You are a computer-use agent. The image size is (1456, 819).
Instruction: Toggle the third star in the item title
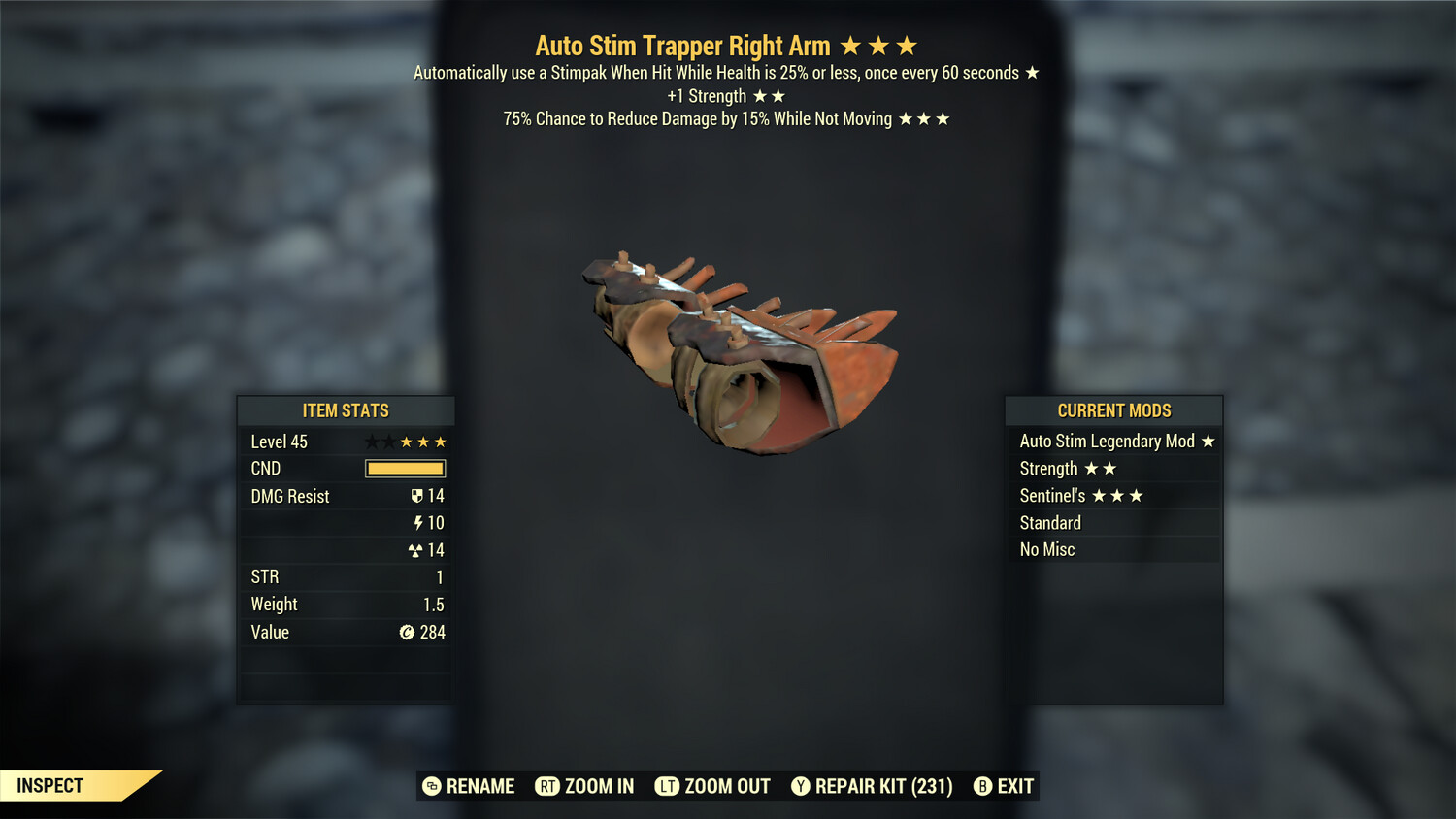[907, 45]
